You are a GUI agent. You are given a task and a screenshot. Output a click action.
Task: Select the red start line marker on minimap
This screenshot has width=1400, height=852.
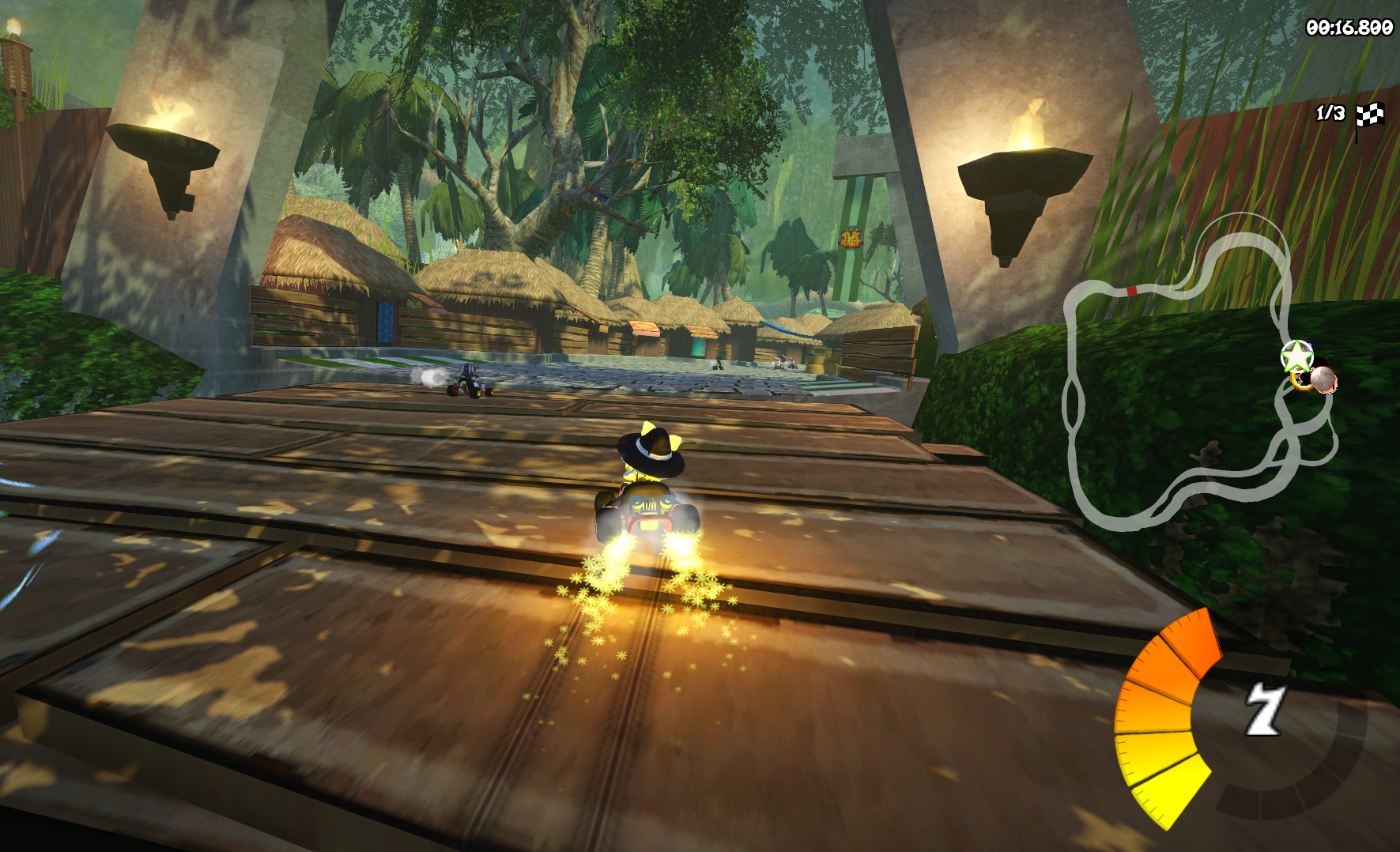click(1131, 291)
